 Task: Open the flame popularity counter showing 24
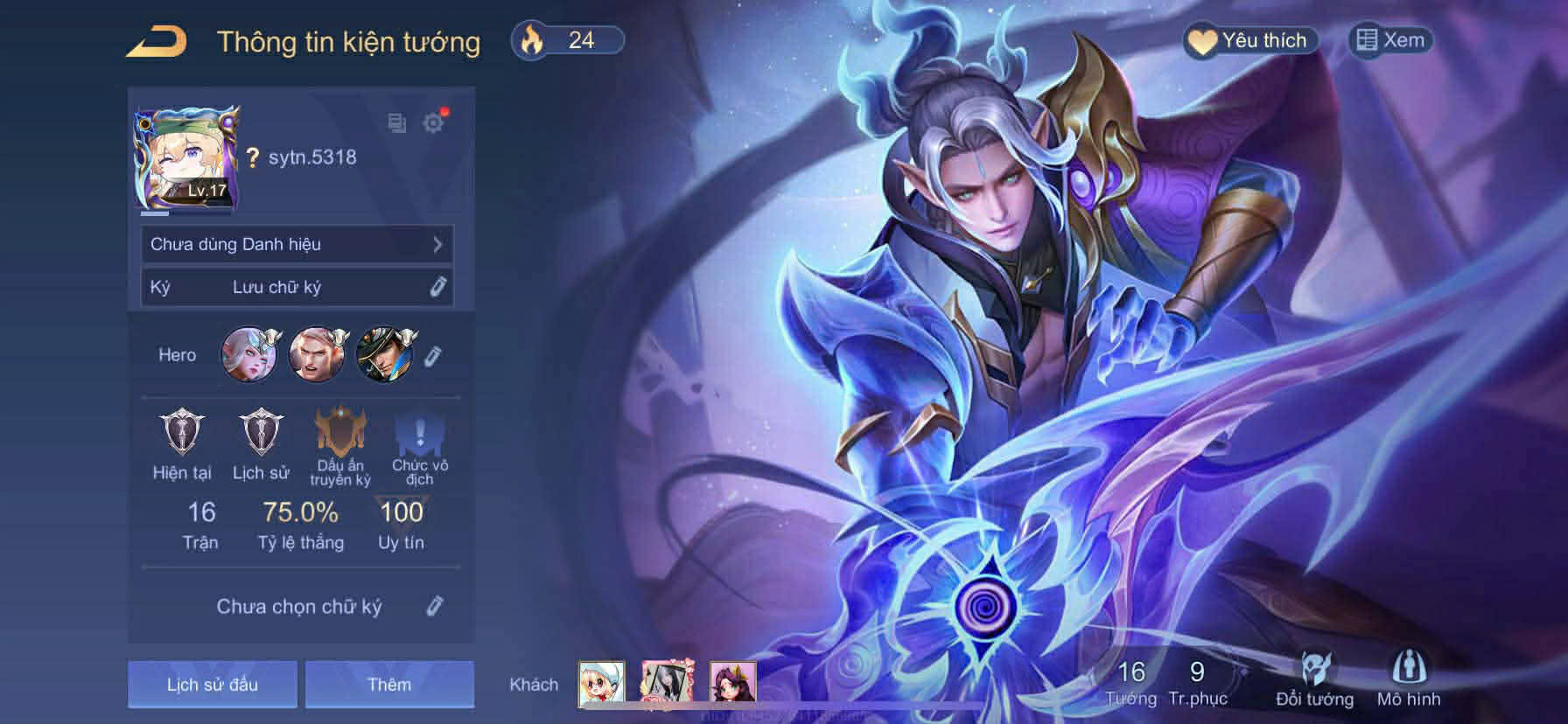pyautogui.click(x=567, y=40)
